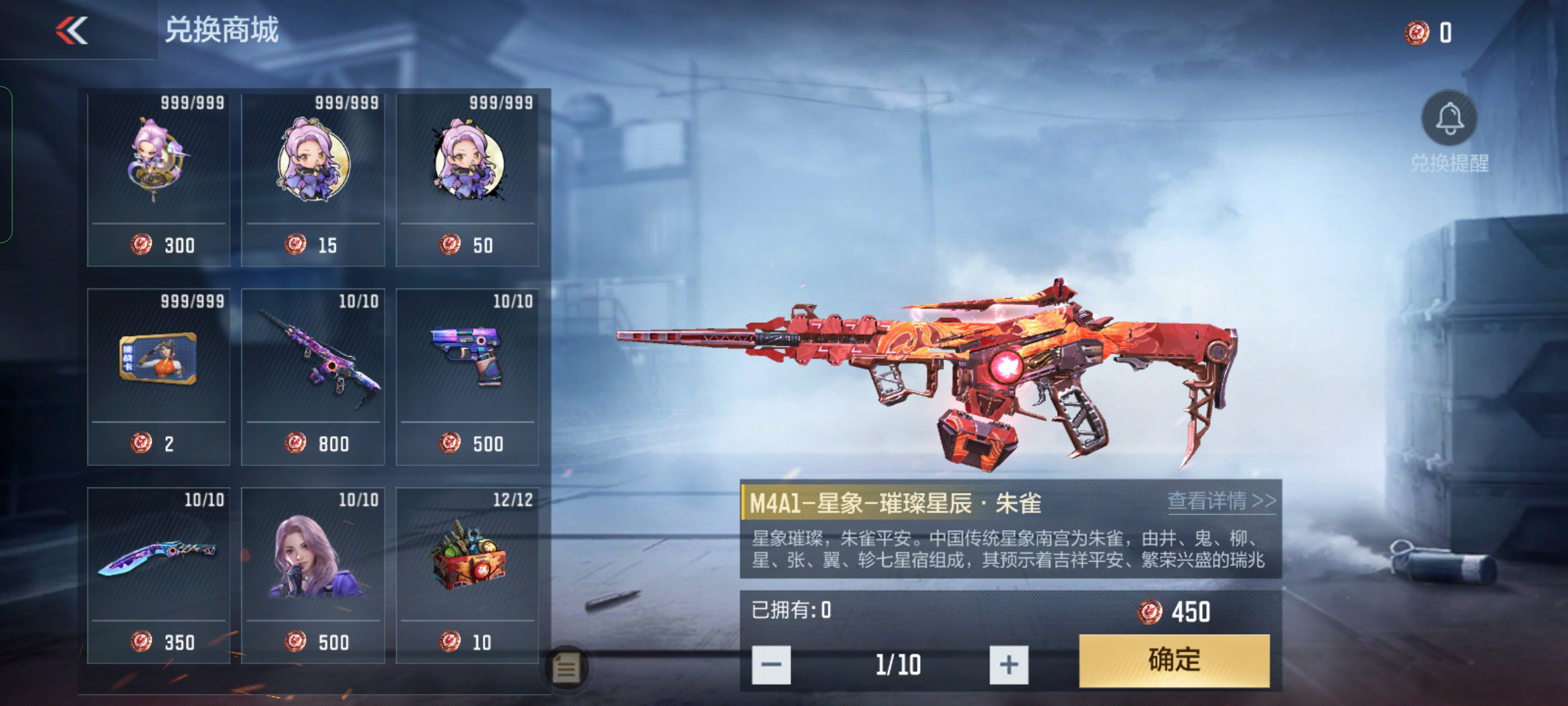Select the 50-coin ink-splash spray item
This screenshot has width=1568, height=706.
click(x=467, y=180)
